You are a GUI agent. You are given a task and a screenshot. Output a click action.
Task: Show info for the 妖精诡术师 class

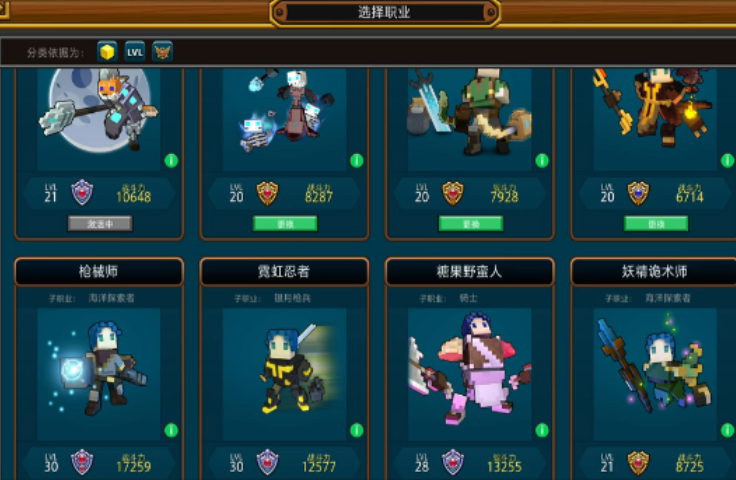727,430
